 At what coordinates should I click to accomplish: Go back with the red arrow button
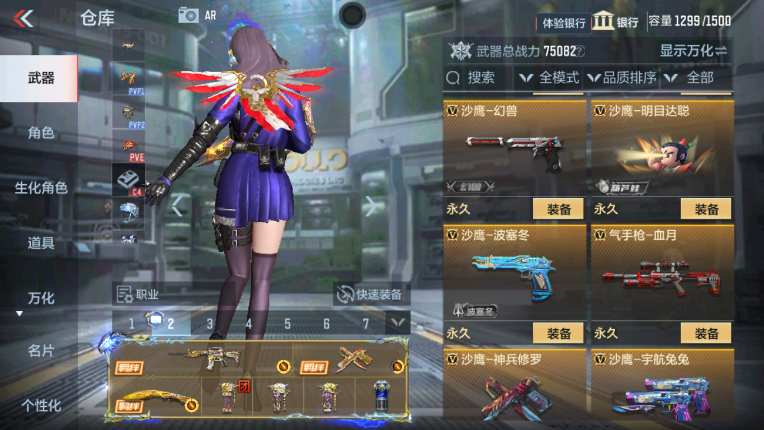(24, 17)
